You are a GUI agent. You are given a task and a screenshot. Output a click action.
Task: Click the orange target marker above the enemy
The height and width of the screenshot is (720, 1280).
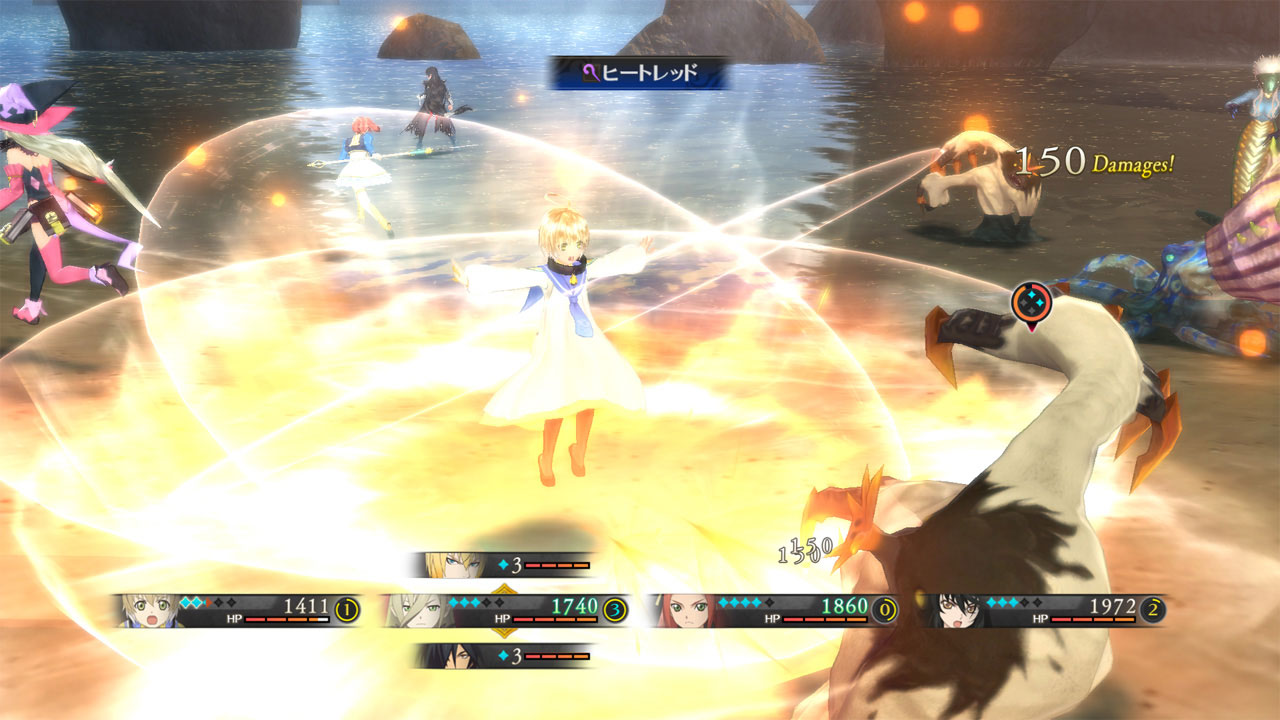1029,301
